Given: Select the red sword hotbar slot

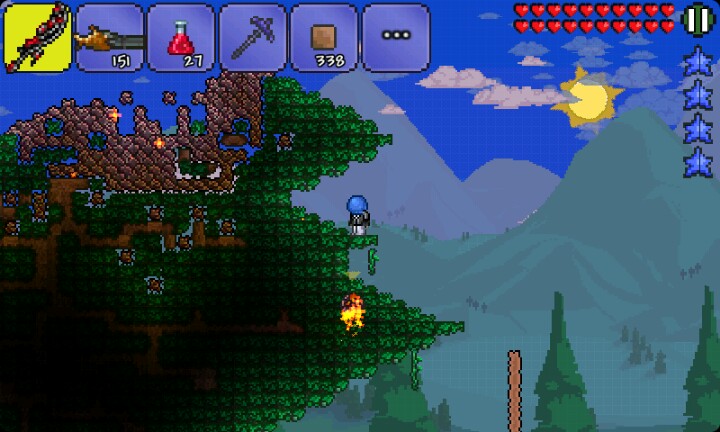Looking at the screenshot, I should (x=37, y=37).
